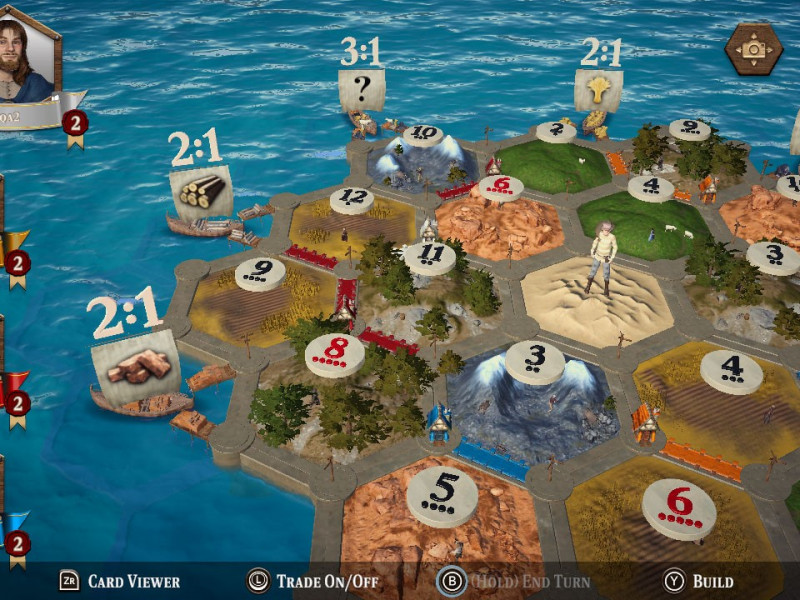Select the forest tile numbered 11

pos(430,275)
